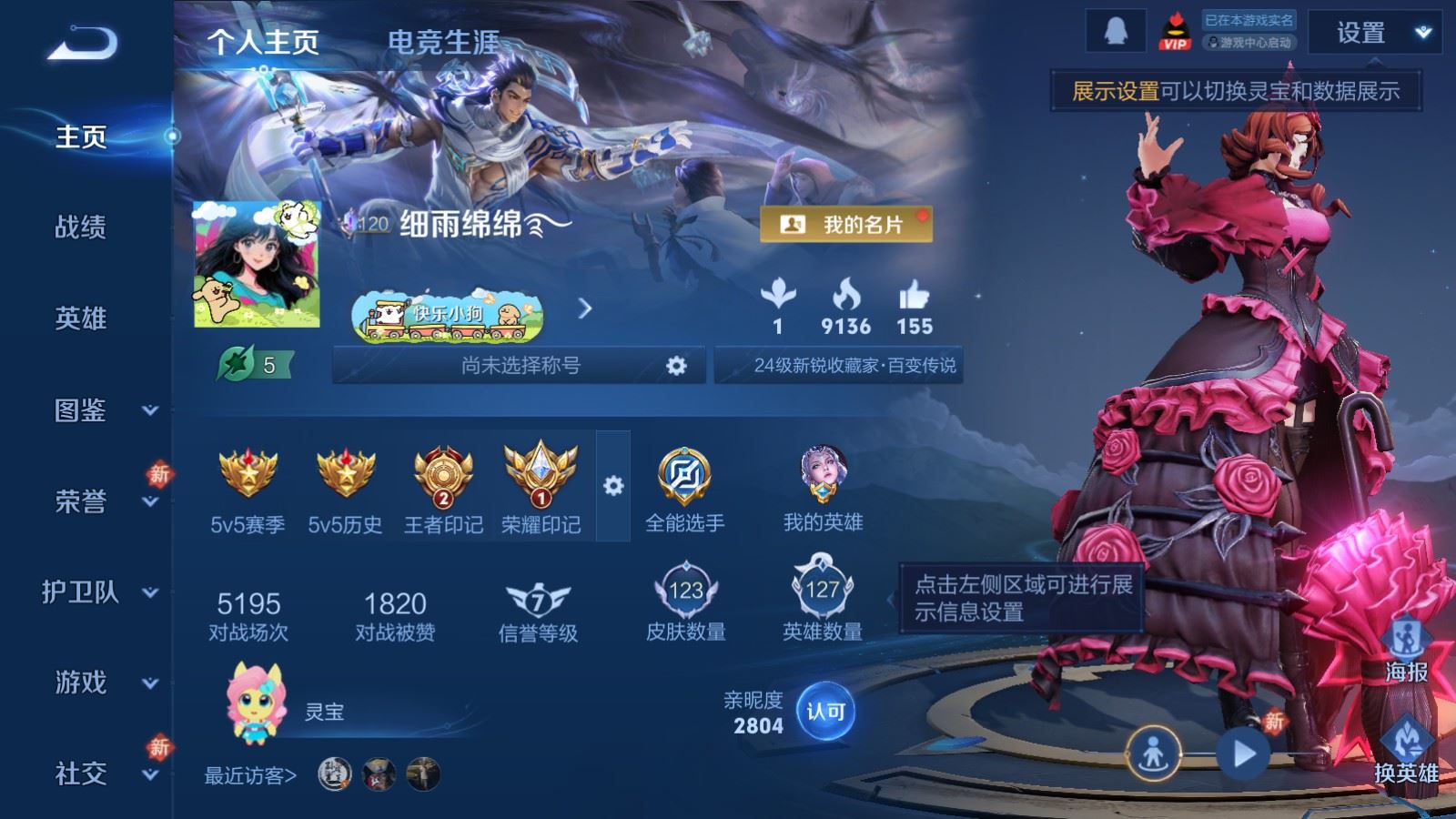Select 英雄 in the left menu

(x=81, y=318)
